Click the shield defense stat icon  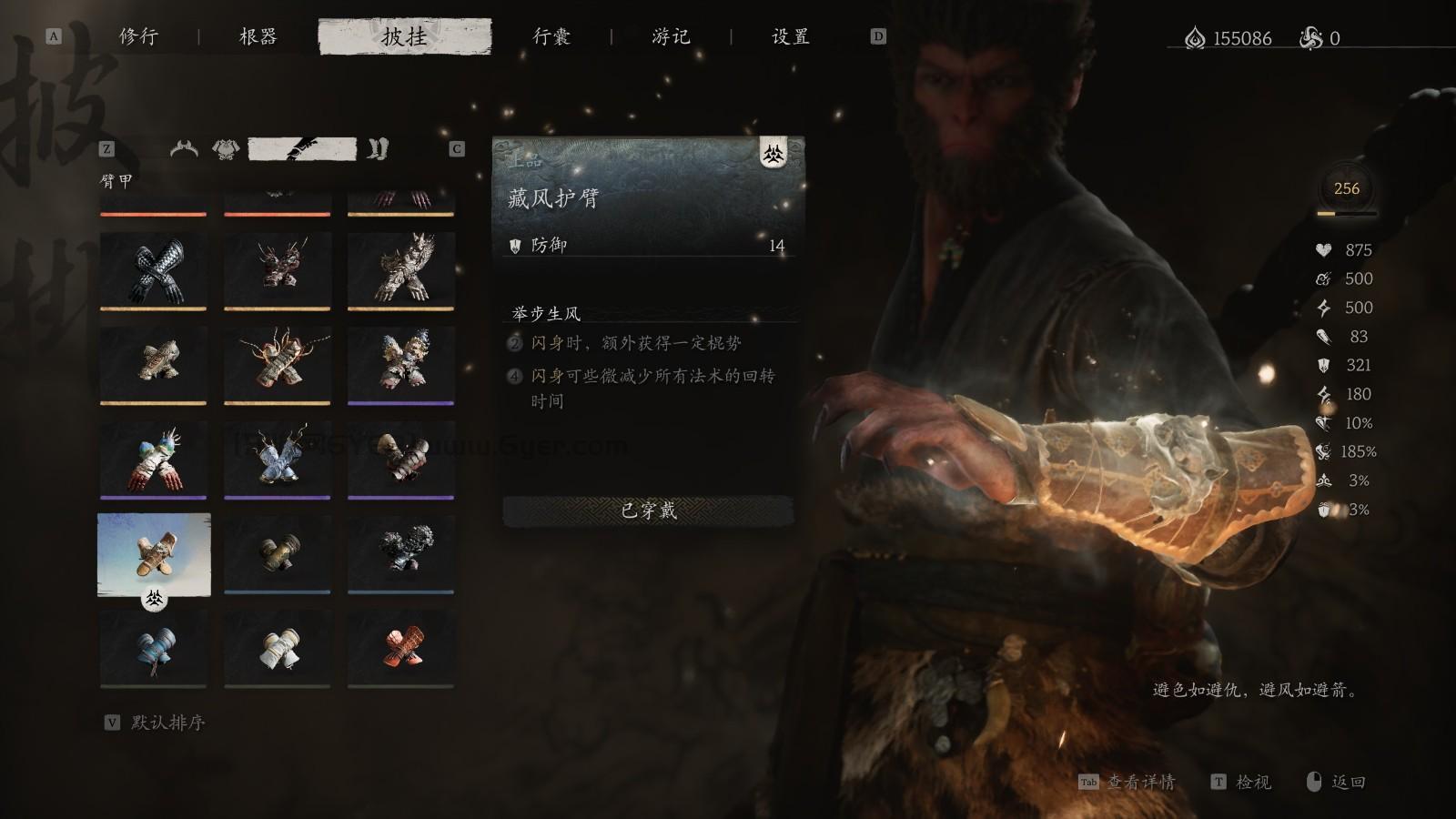pos(1322,367)
